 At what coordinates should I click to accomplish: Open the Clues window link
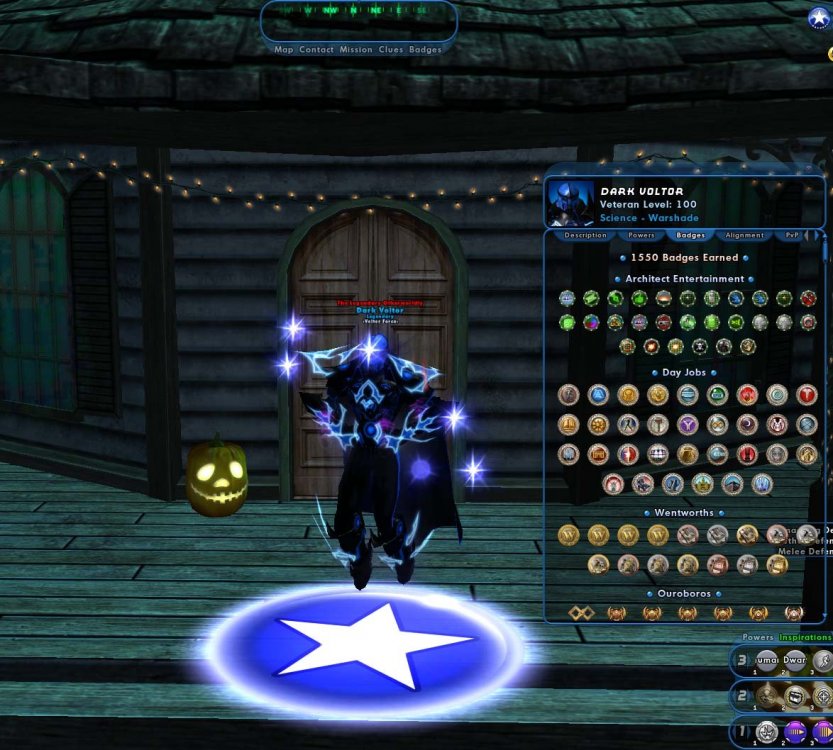(390, 49)
